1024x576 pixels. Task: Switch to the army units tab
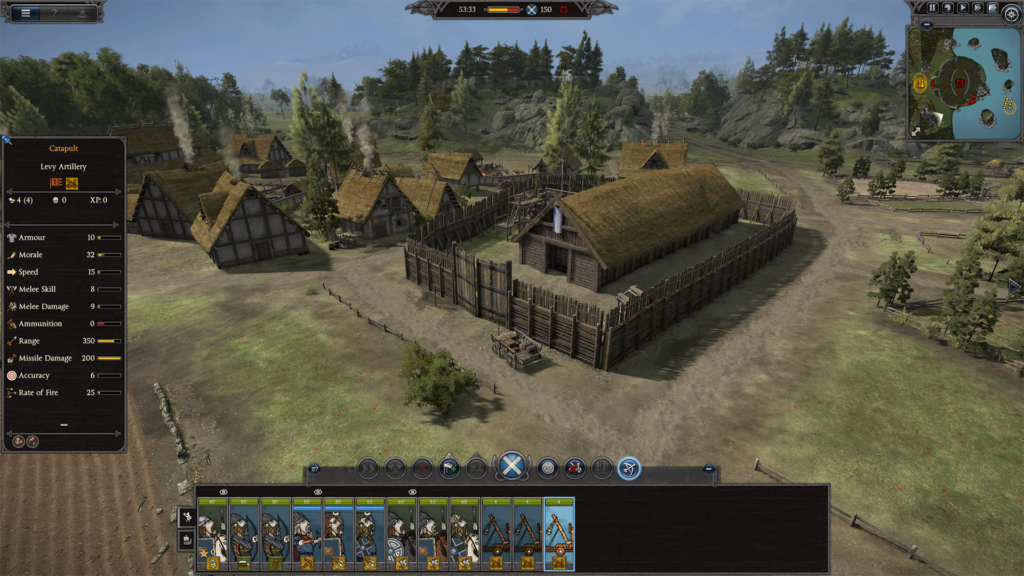(x=185, y=515)
